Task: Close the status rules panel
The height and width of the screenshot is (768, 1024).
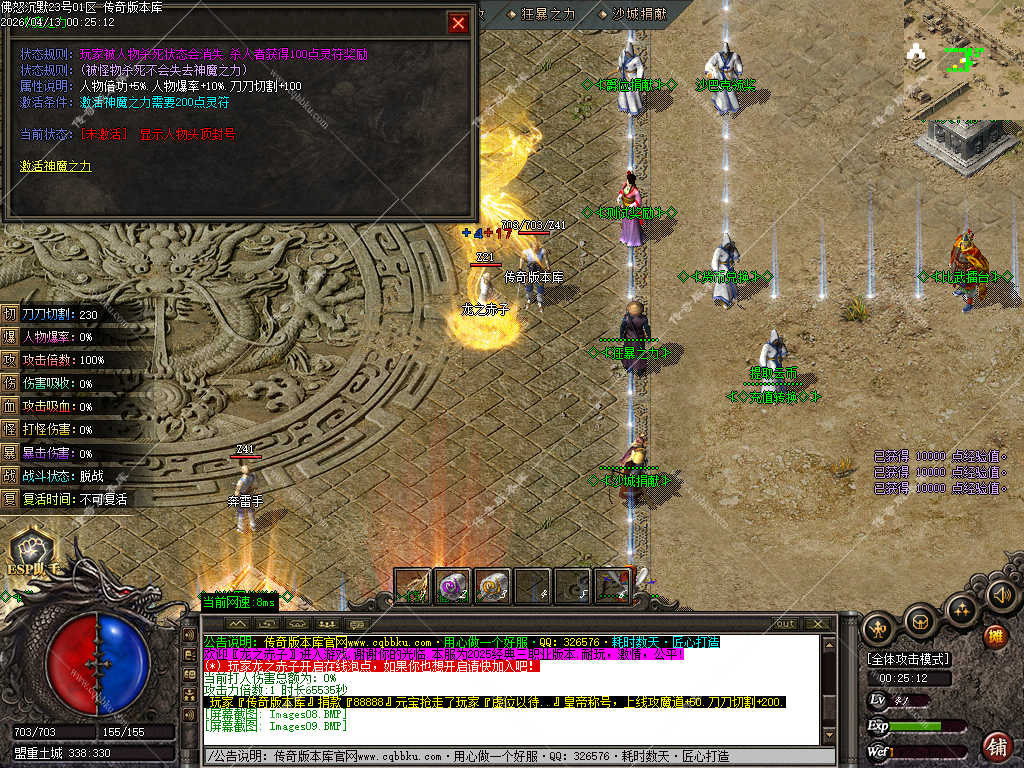Action: point(458,23)
